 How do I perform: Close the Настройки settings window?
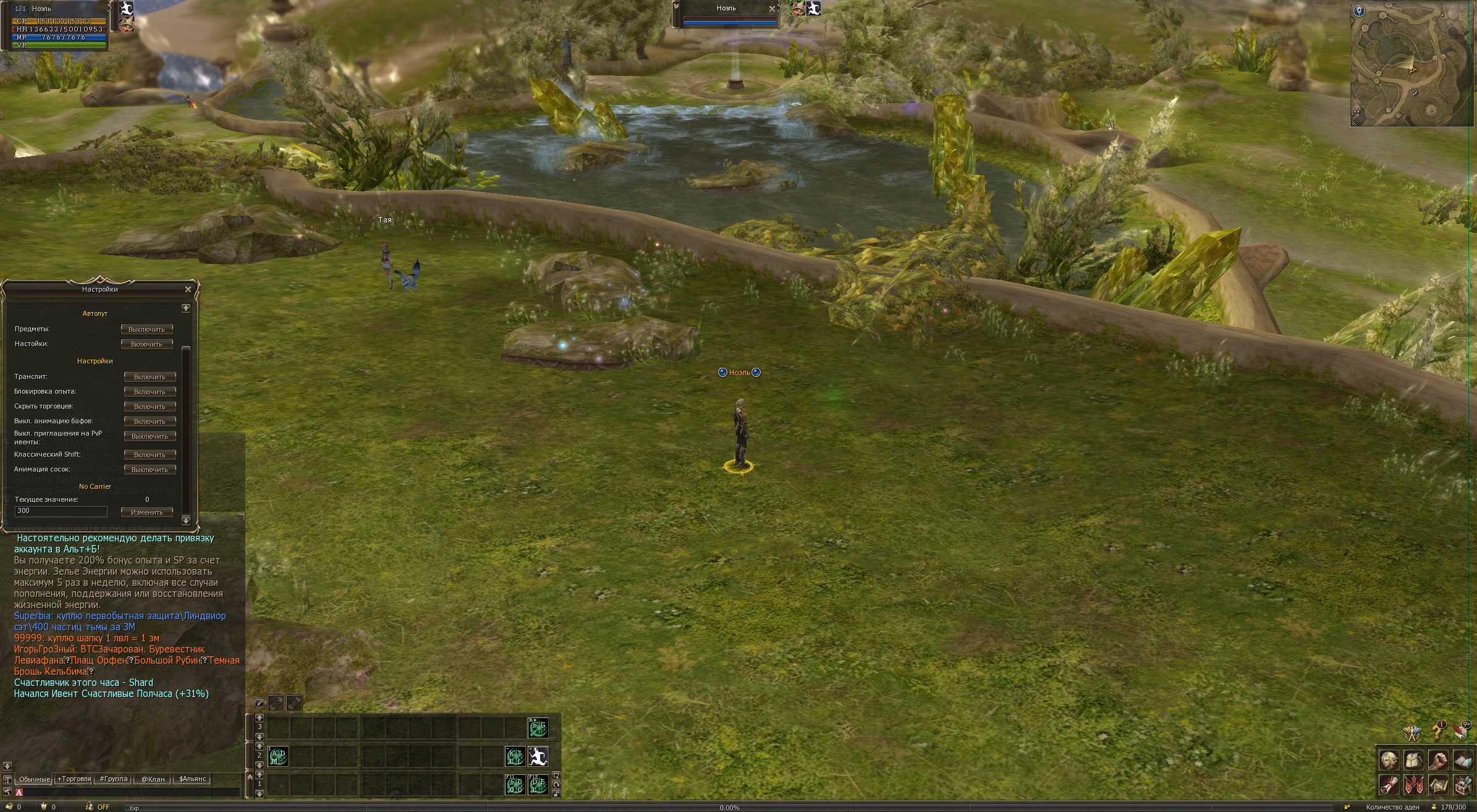188,289
